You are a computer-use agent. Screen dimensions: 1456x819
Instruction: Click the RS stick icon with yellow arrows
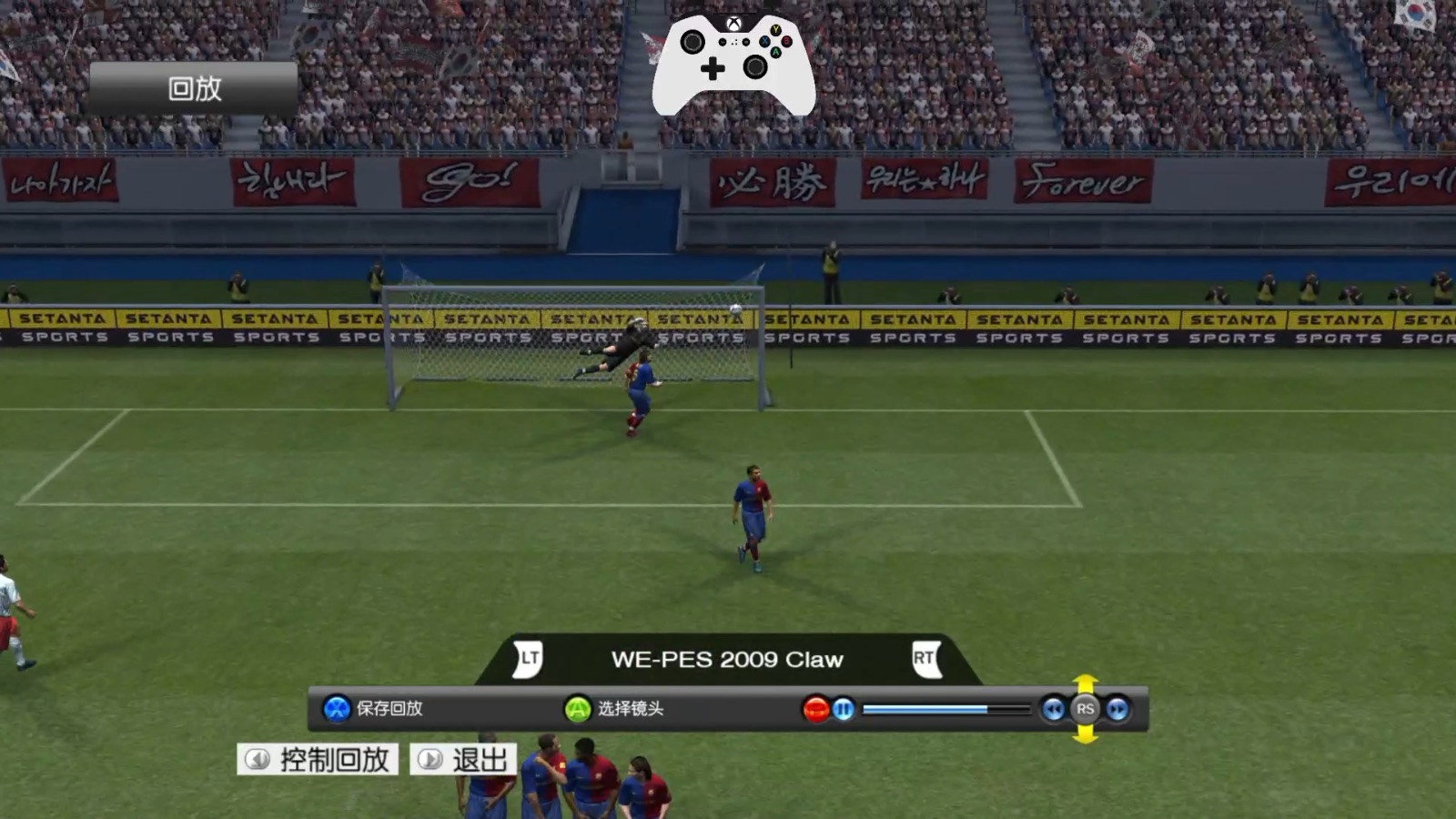click(1085, 710)
